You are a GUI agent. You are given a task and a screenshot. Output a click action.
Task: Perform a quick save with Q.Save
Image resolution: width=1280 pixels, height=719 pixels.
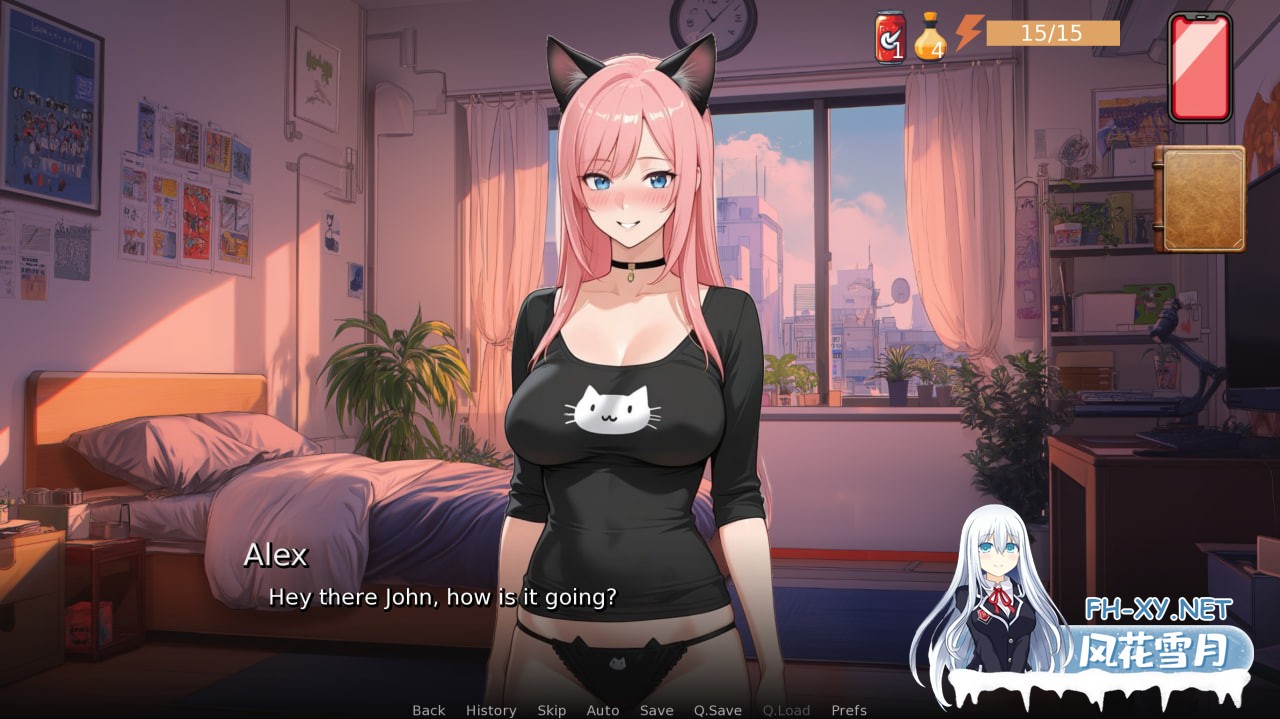pos(718,710)
